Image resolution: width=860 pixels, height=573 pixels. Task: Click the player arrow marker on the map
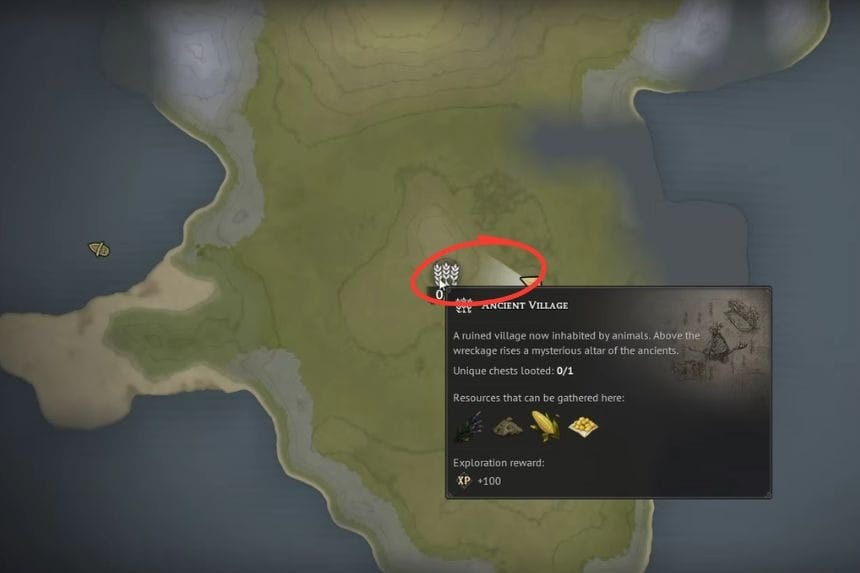[x=529, y=282]
